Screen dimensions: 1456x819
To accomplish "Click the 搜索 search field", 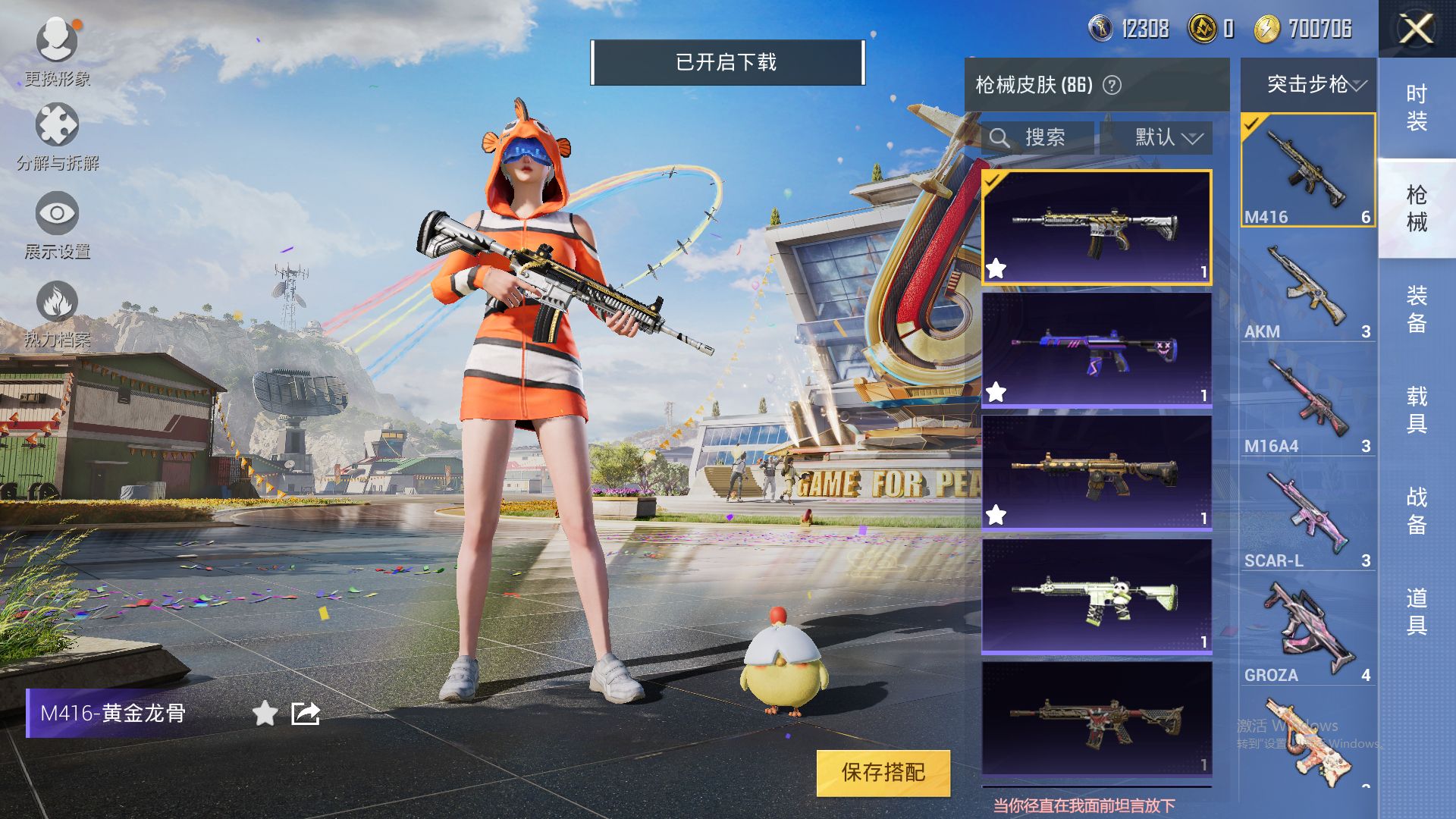I will (1039, 138).
